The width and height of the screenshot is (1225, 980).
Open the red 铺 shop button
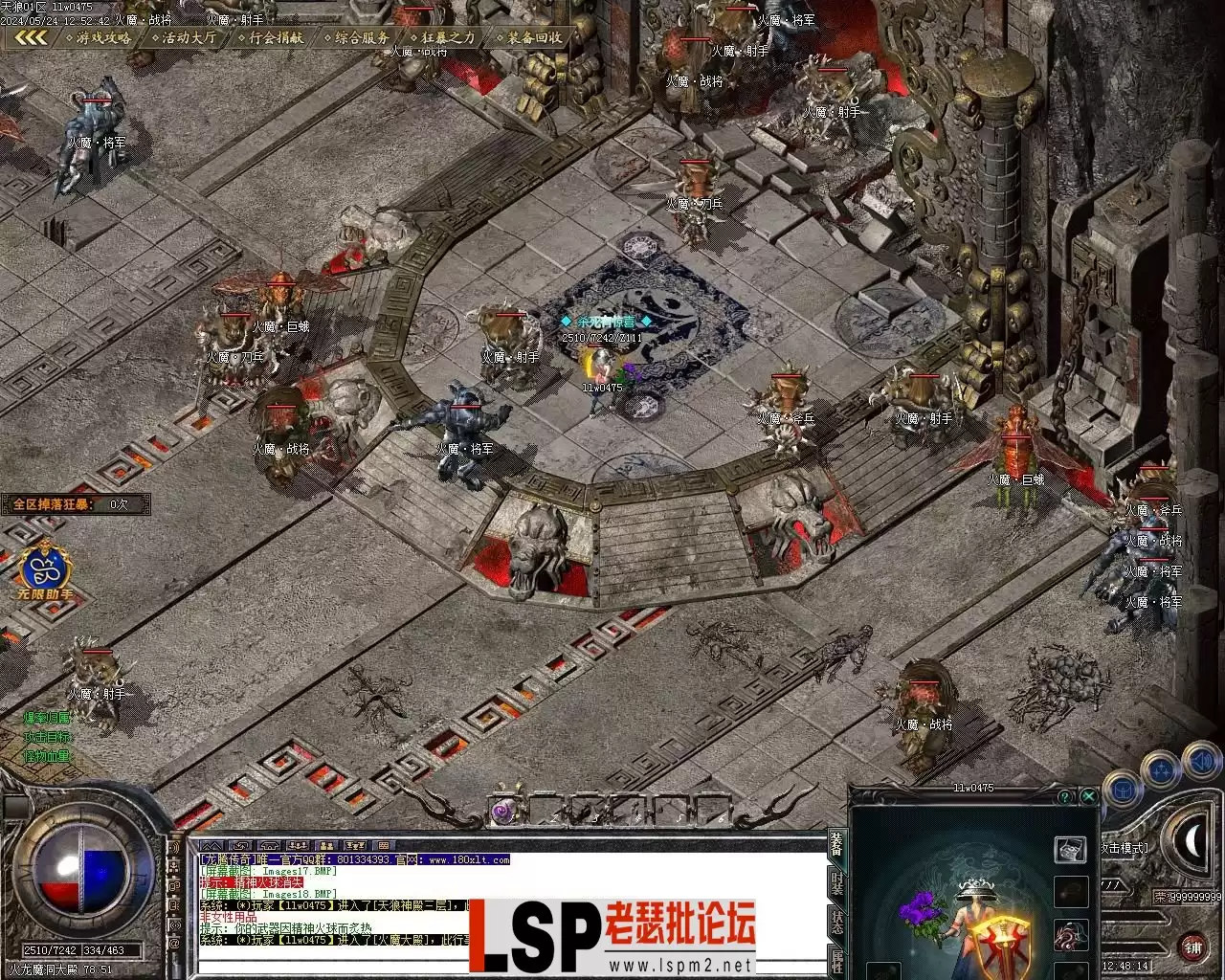(x=1192, y=947)
